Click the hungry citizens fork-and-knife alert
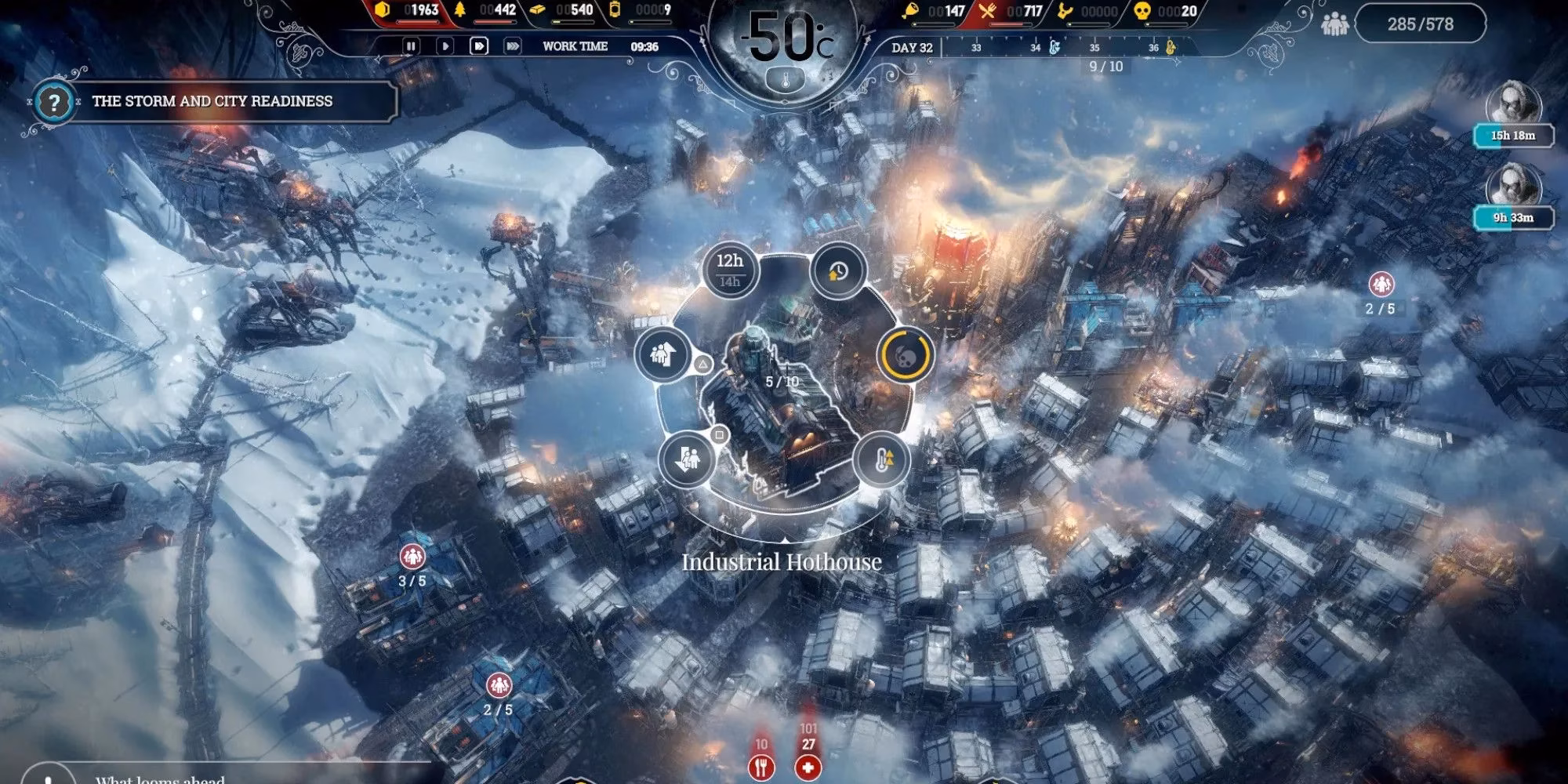Screen dimensions: 1568x784 tap(761, 766)
